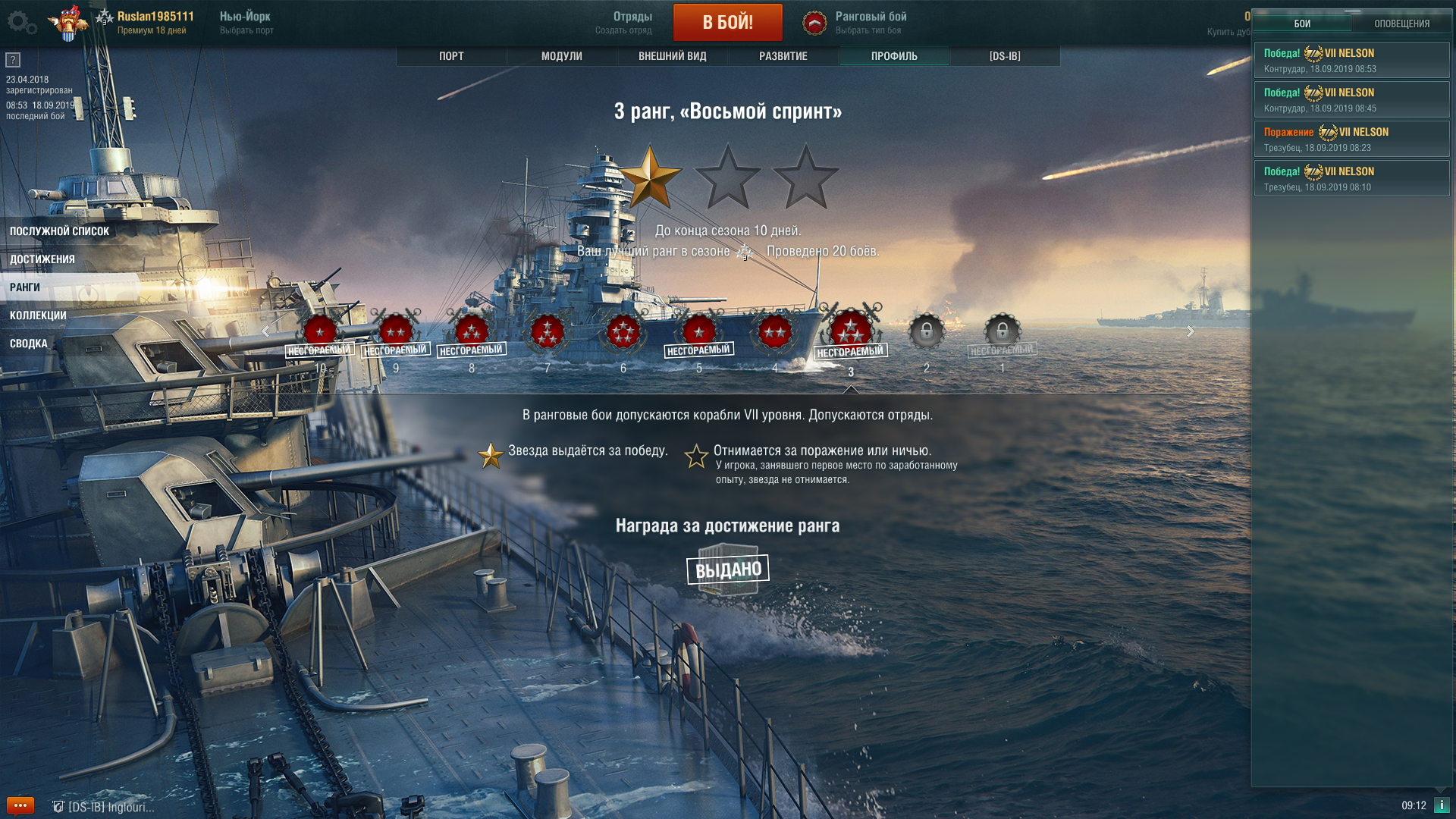Select the ВНЕШНИЙ ВИД tab
The image size is (1456, 819).
[673, 56]
